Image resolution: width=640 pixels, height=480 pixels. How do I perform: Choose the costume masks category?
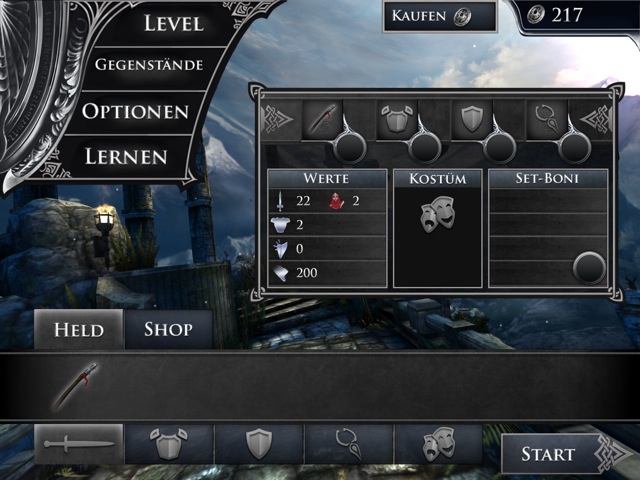pos(438,444)
